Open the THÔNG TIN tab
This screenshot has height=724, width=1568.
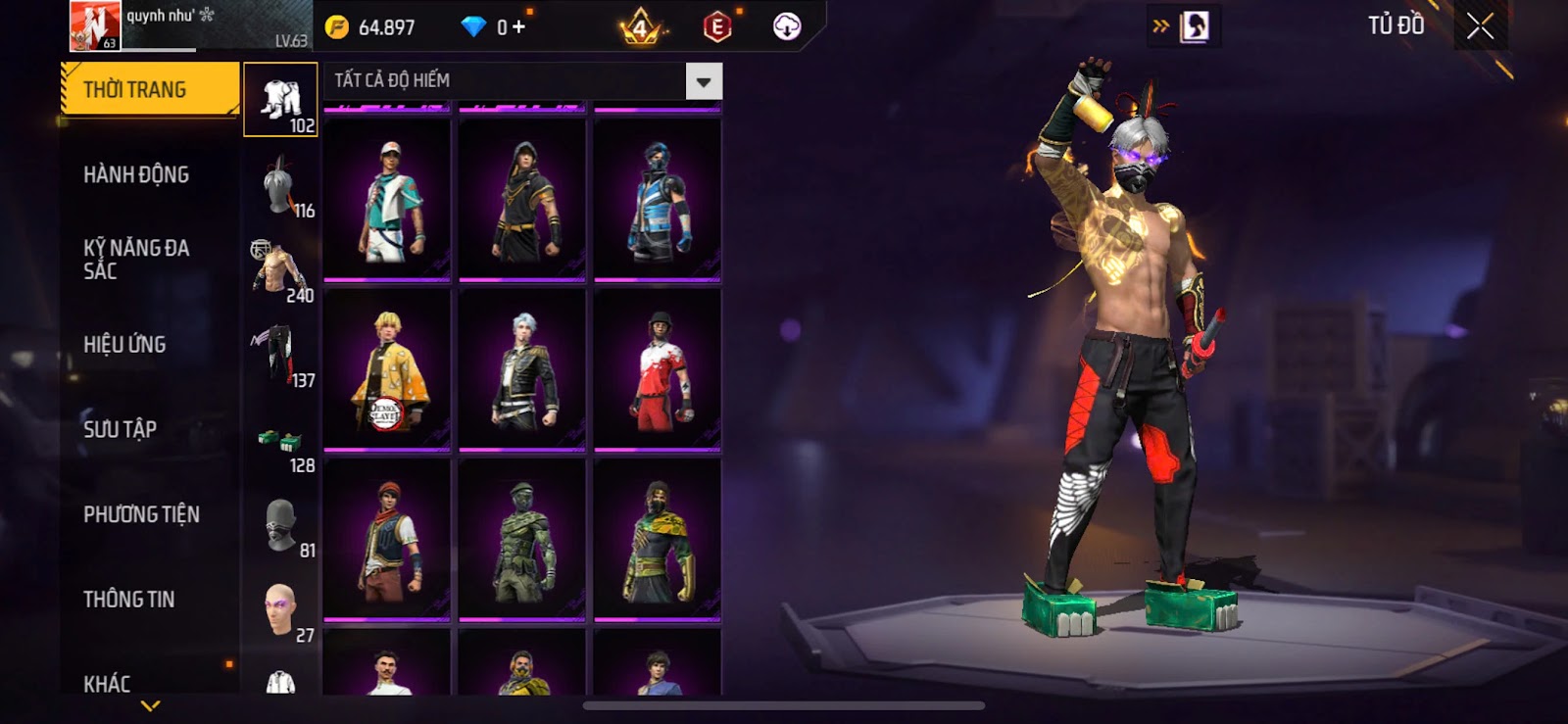128,600
